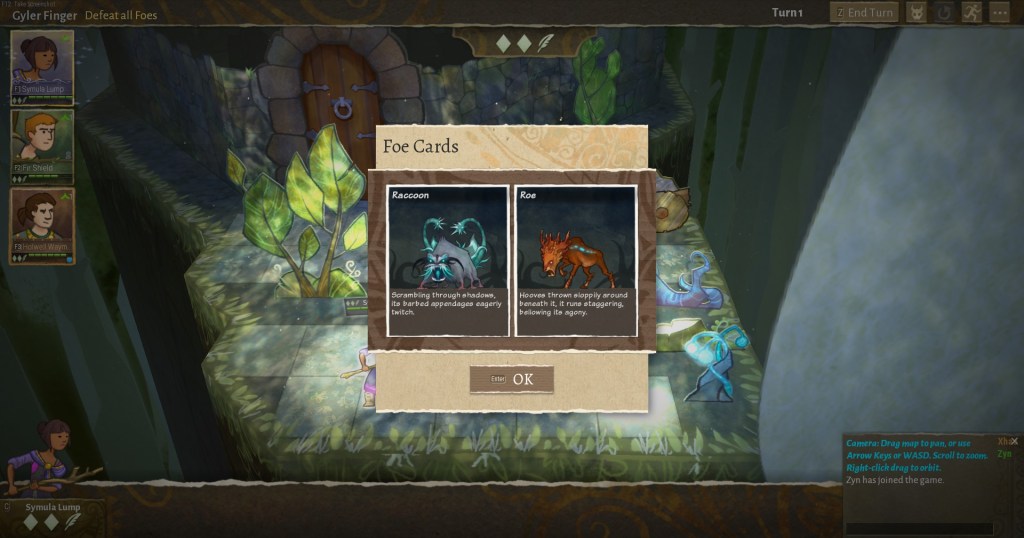Select Holwel Waym's hero portrait
Image resolution: width=1024 pixels, height=538 pixels.
point(42,225)
